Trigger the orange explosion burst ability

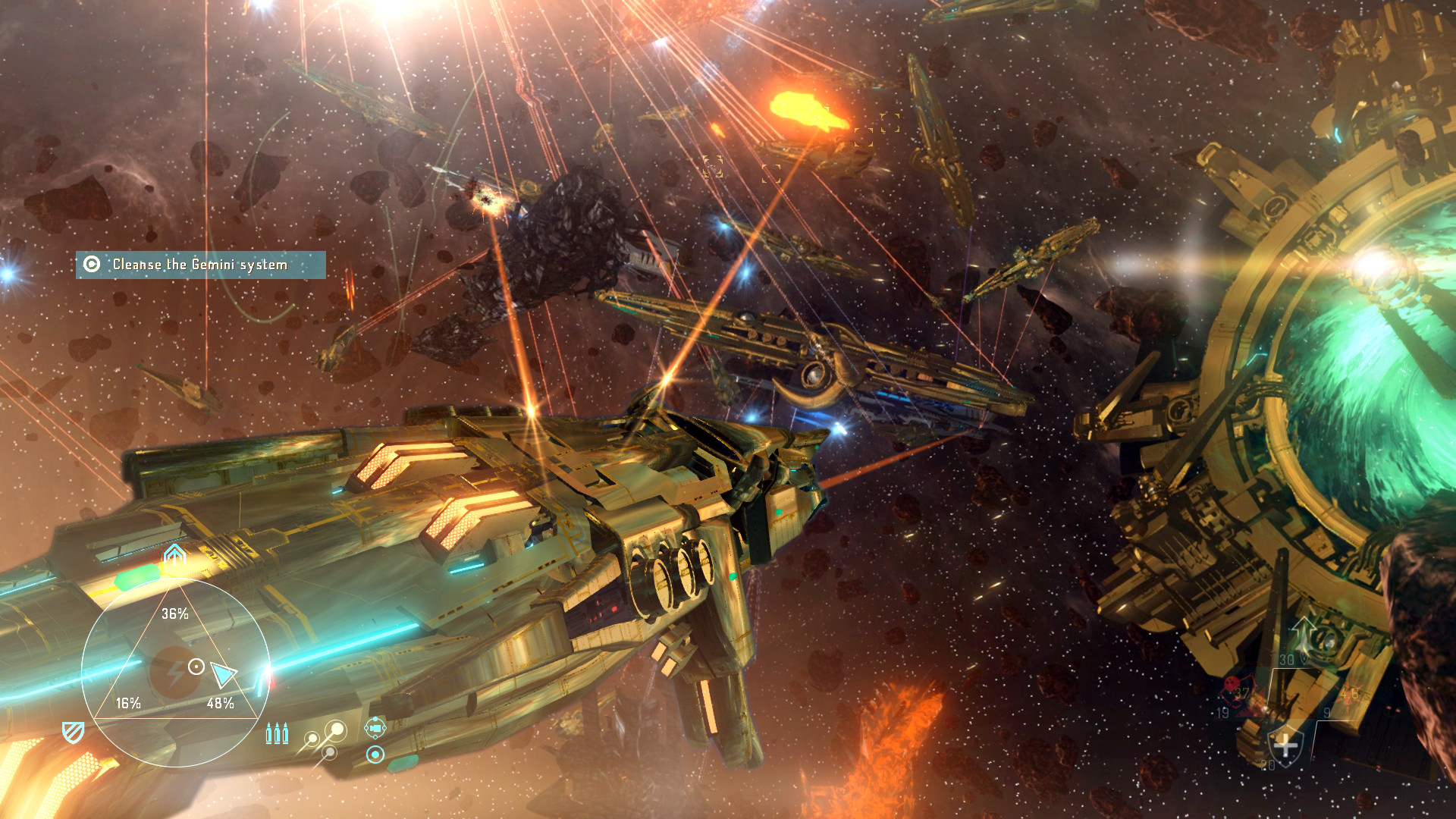coord(1348,694)
